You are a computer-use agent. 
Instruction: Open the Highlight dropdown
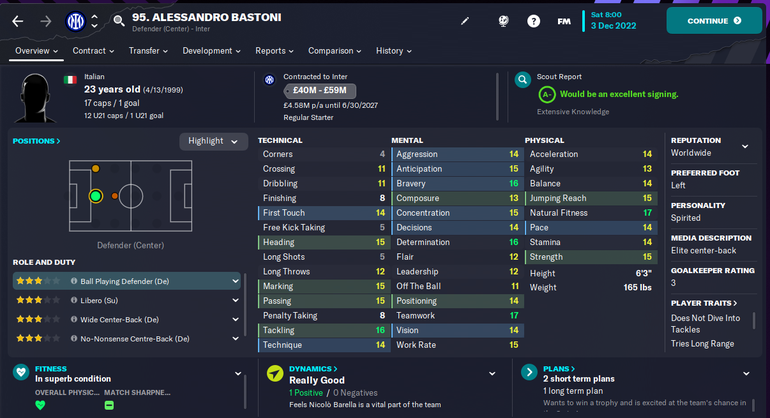coord(213,141)
